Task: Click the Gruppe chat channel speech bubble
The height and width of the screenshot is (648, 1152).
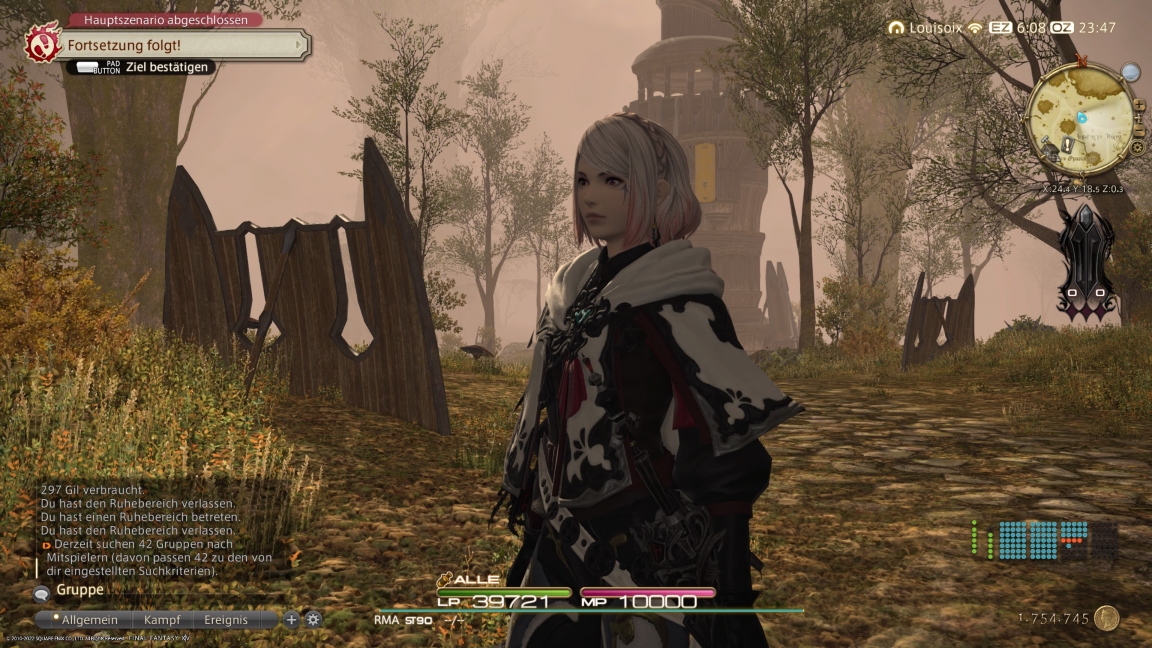Action: click(x=42, y=593)
